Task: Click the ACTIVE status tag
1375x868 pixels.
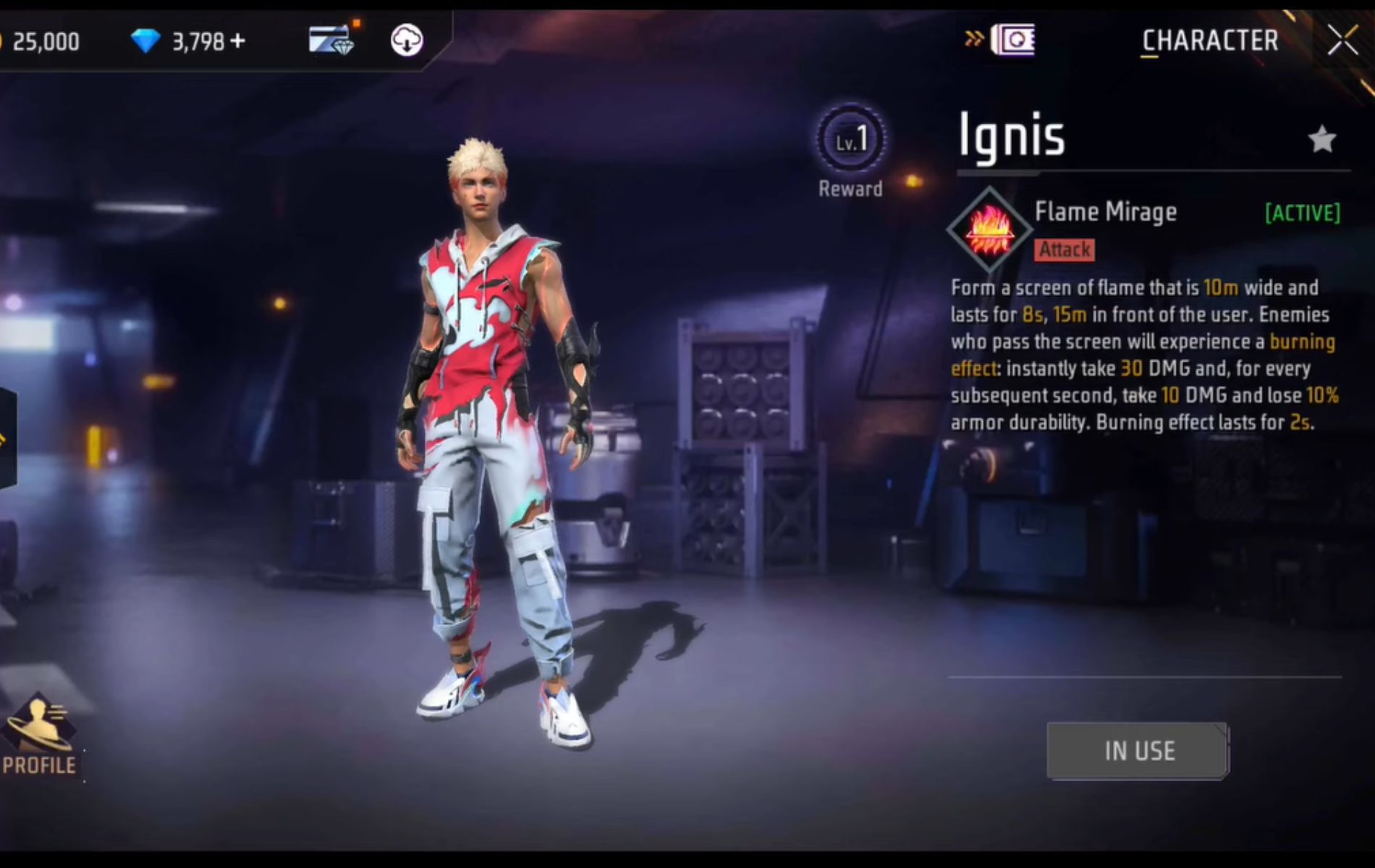Action: point(1300,212)
